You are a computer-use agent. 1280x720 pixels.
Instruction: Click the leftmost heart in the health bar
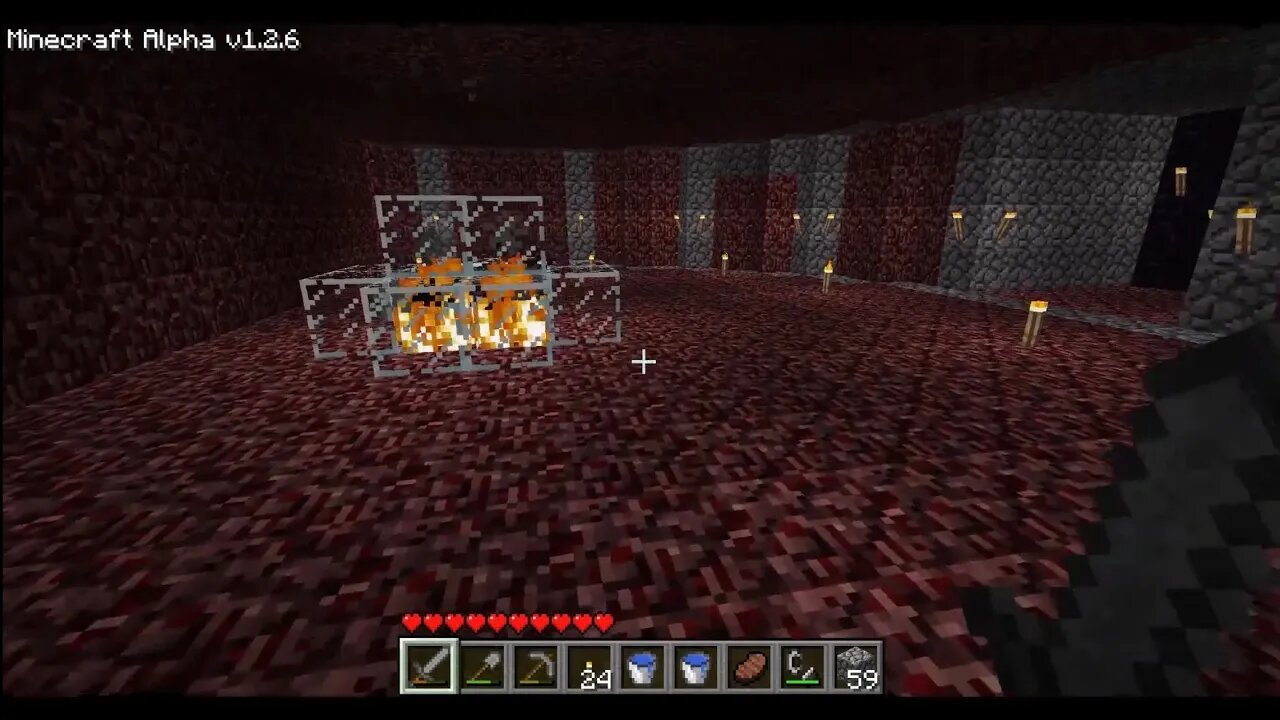pos(409,622)
